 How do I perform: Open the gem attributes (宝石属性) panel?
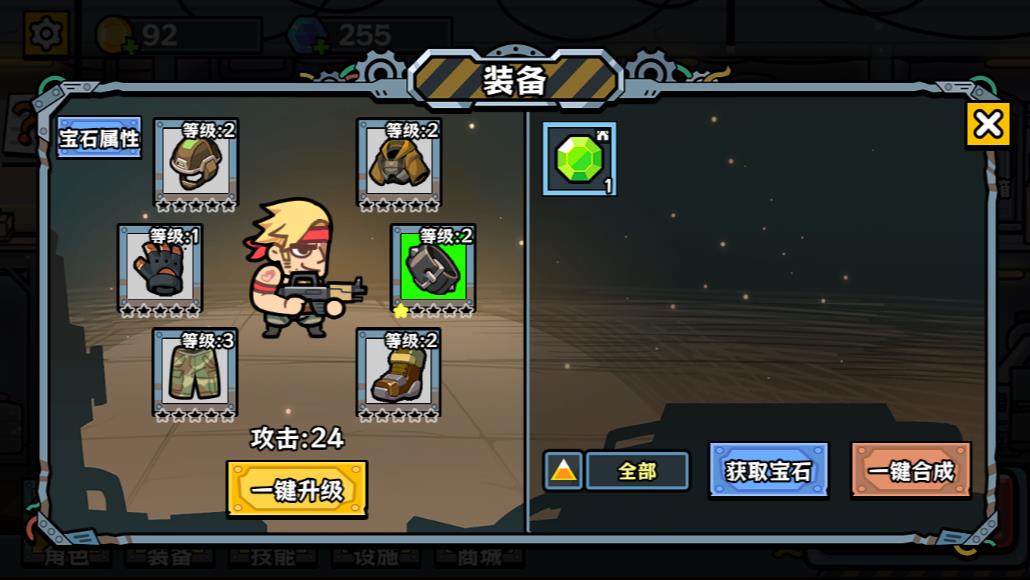point(99,138)
